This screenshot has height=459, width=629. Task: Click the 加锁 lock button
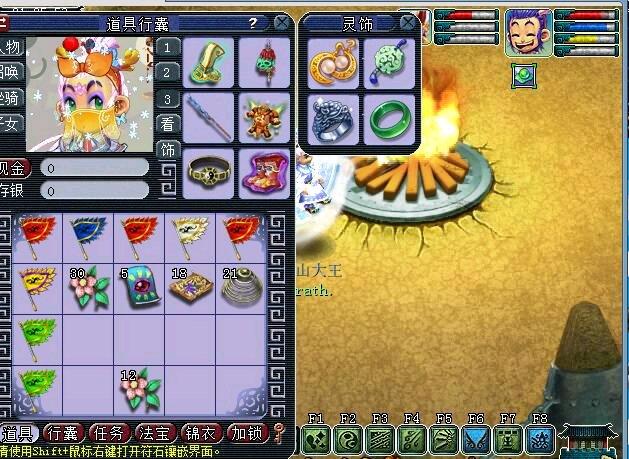[247, 433]
